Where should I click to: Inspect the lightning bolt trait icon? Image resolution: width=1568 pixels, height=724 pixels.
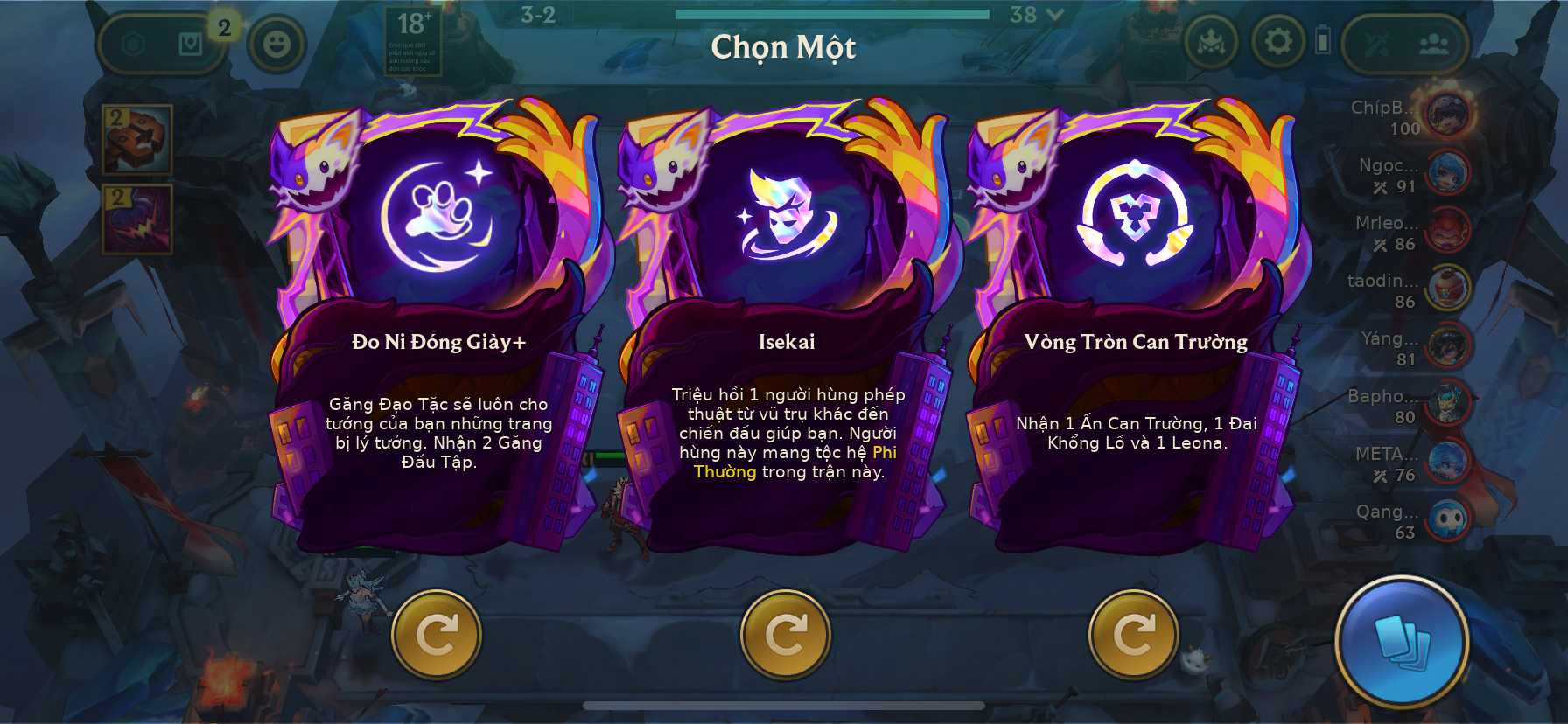(137, 219)
